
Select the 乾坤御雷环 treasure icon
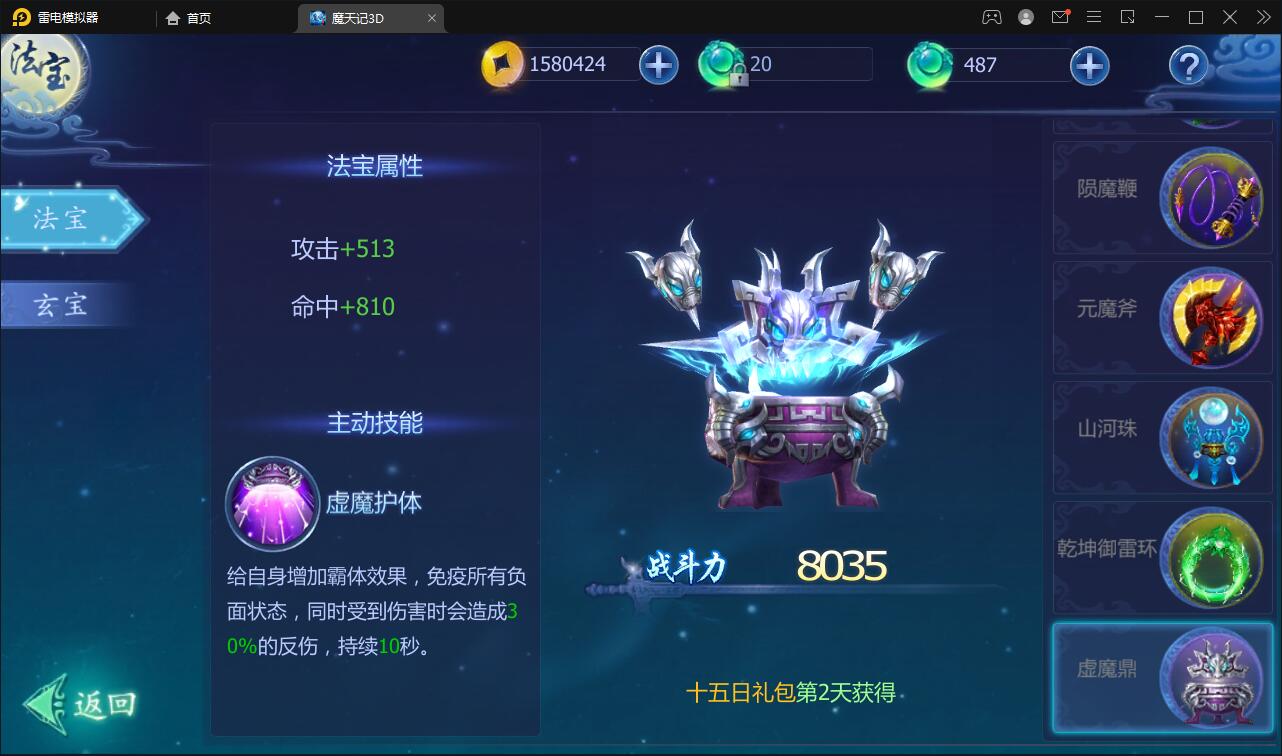tap(1210, 557)
